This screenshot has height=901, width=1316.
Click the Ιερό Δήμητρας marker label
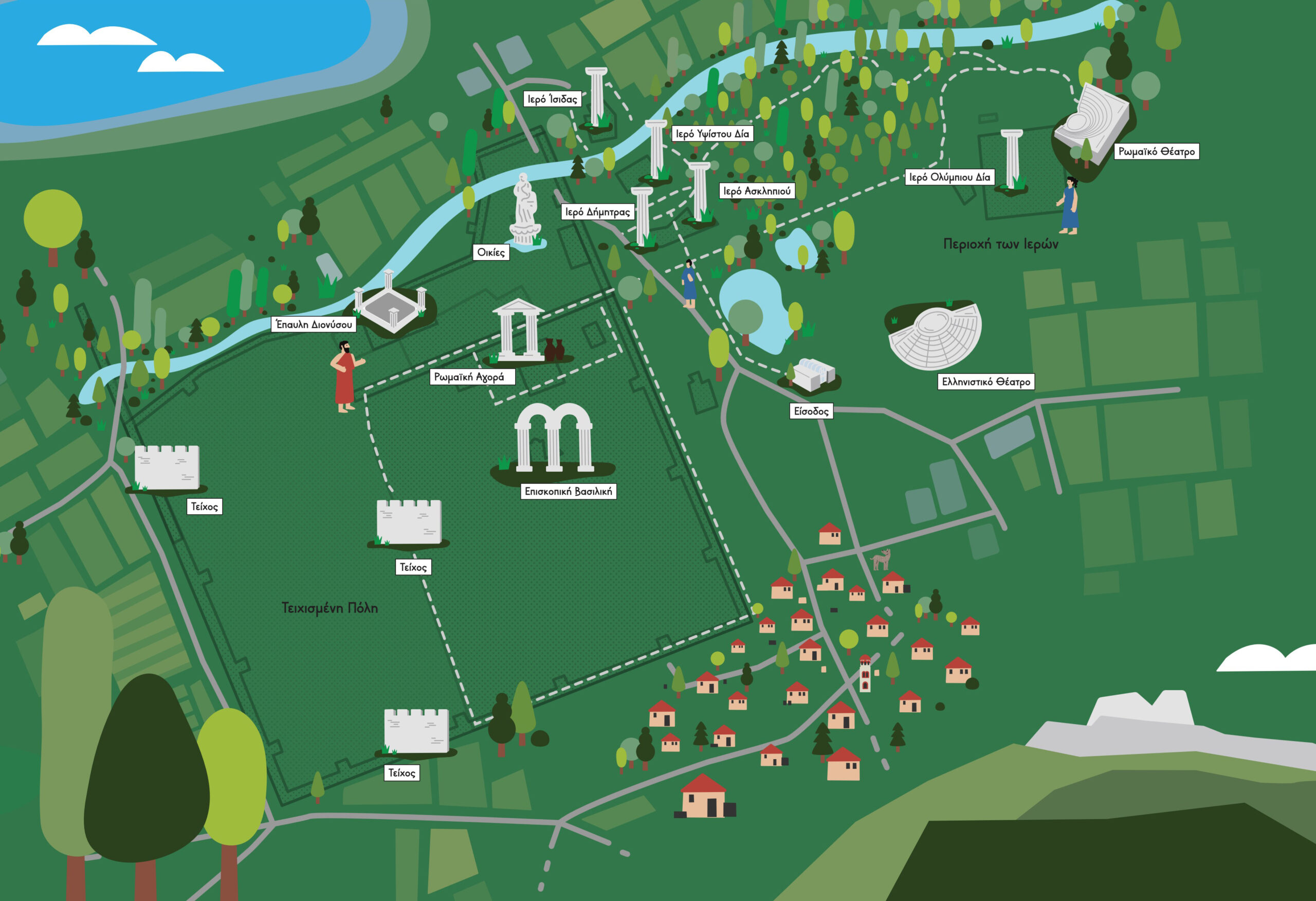(597, 212)
